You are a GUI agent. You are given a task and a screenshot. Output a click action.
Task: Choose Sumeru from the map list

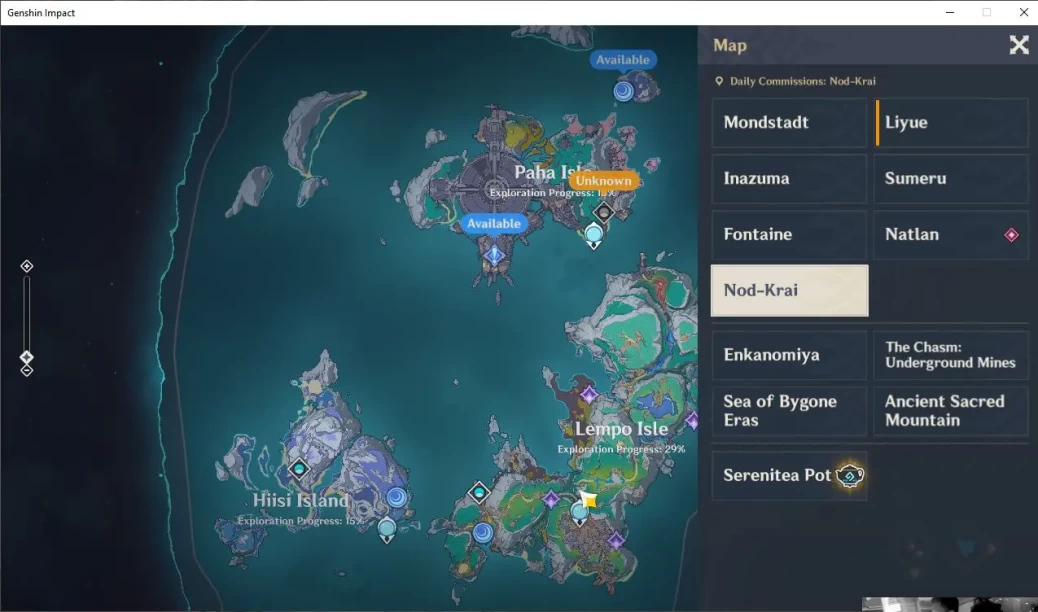tap(951, 179)
